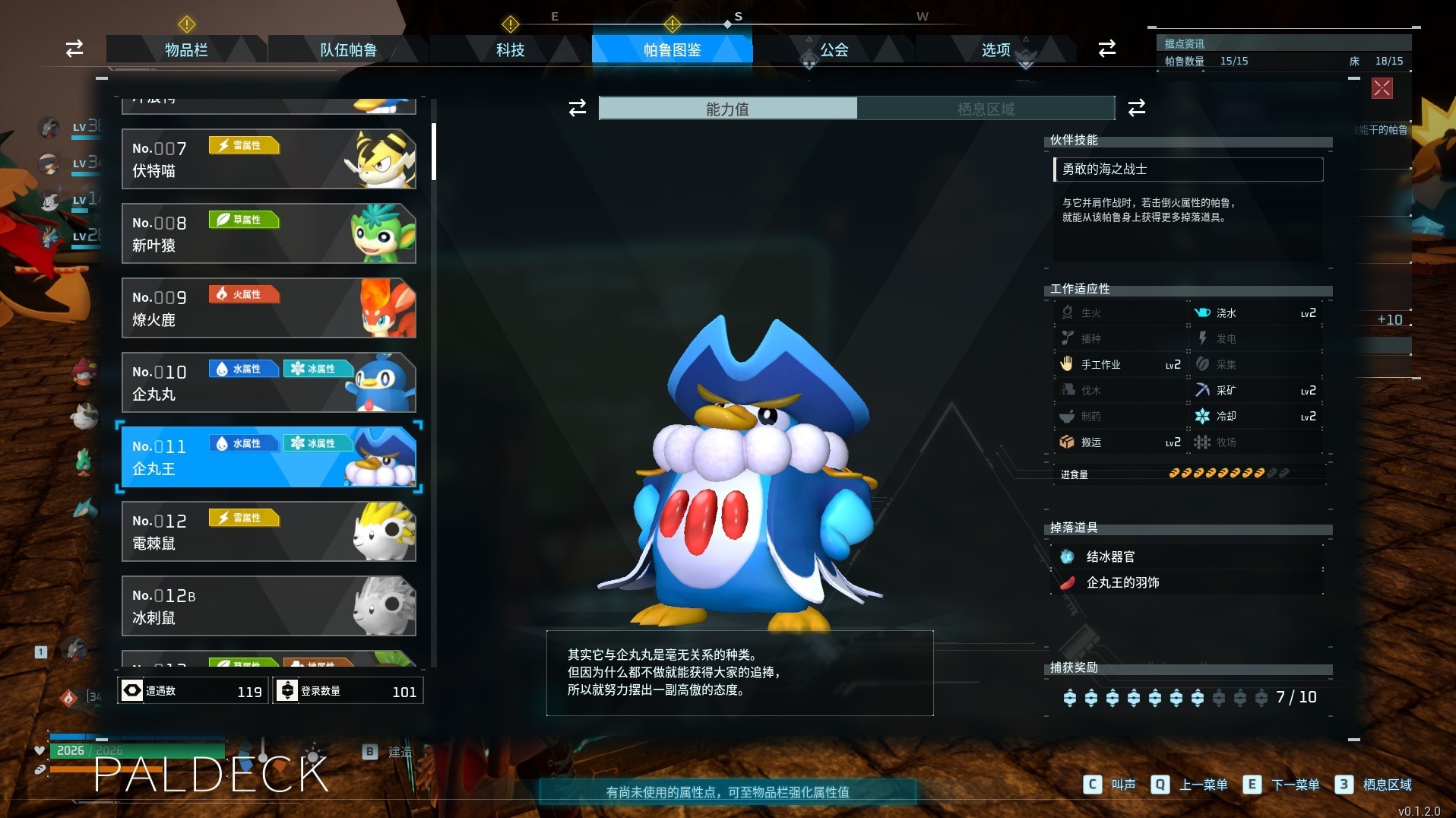The image size is (1456, 818).
Task: Click the 结冰器官 drop item icon
Action: [x=1069, y=556]
